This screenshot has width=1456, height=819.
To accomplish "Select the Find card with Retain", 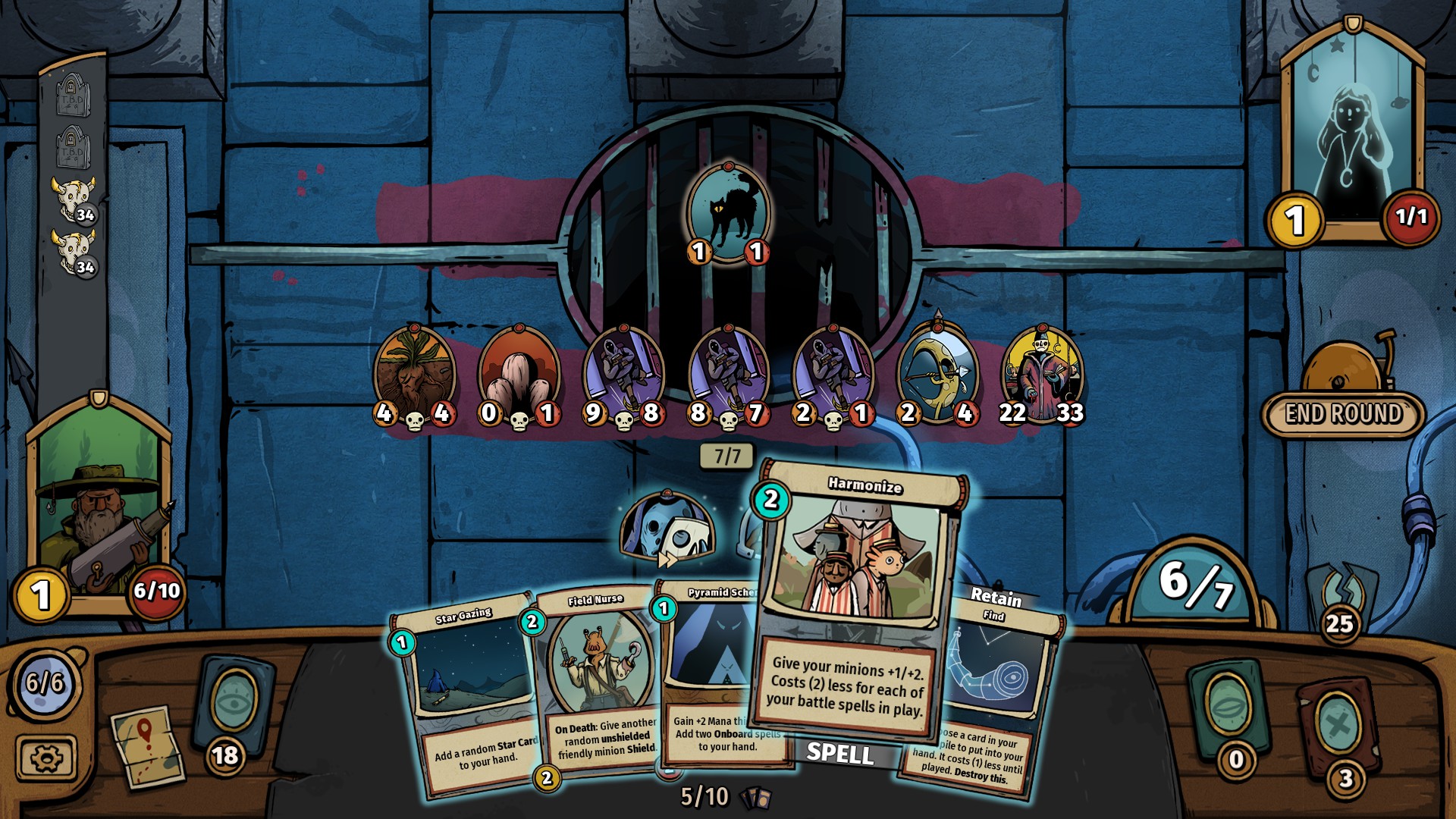I will [993, 690].
